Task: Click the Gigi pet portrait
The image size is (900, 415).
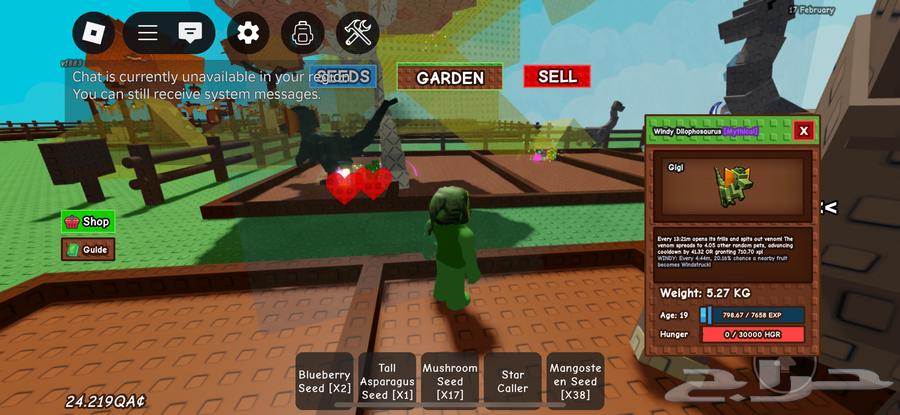Action: pyautogui.click(x=732, y=186)
